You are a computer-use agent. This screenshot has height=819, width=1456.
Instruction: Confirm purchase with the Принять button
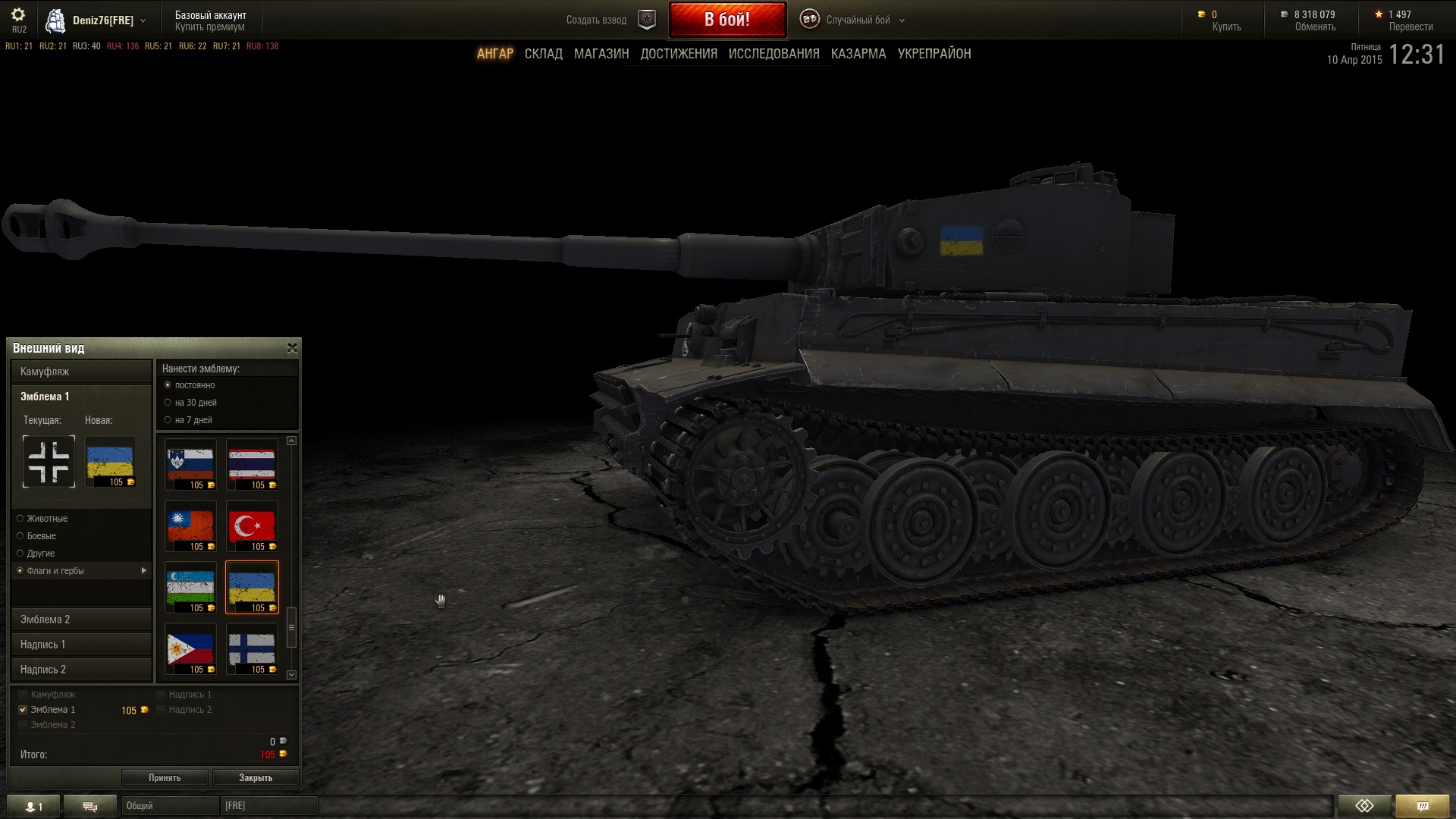pyautogui.click(x=165, y=777)
